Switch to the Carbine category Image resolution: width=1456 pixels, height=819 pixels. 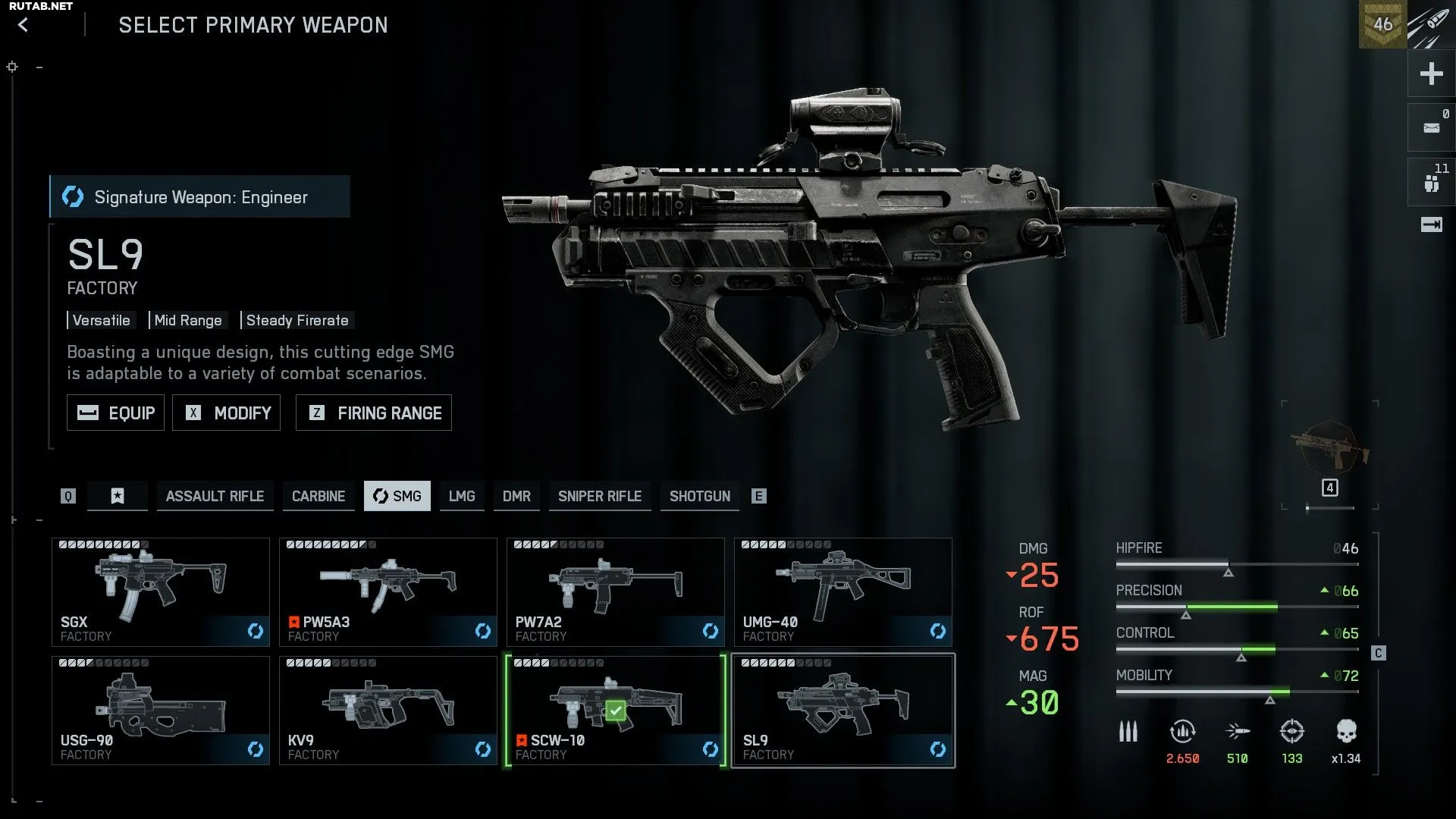coord(318,496)
